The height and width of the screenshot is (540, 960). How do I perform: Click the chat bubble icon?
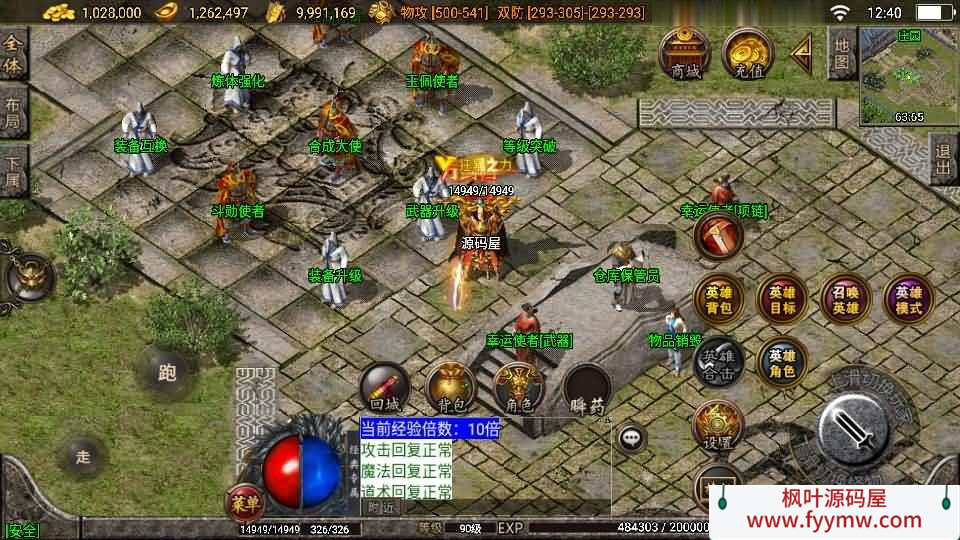[631, 437]
